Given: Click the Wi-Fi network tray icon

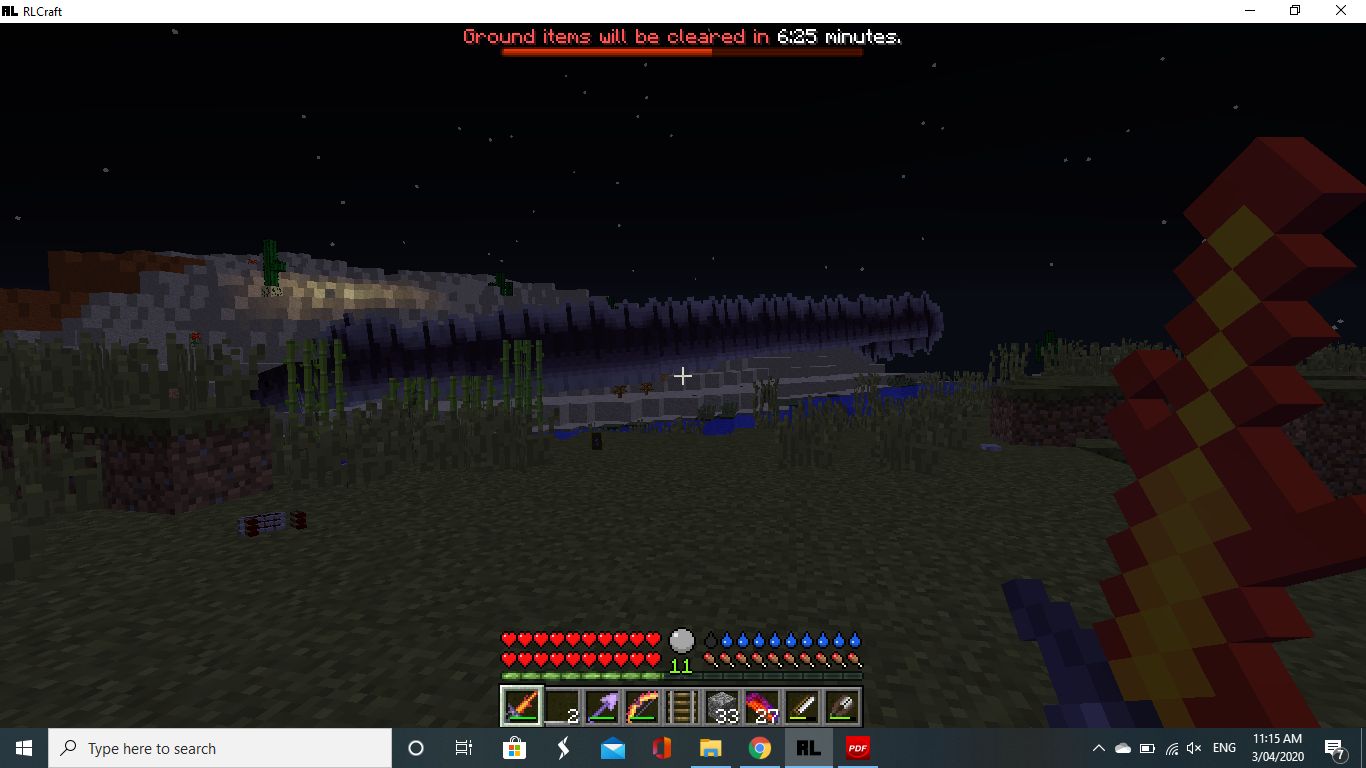Looking at the screenshot, I should [1172, 747].
